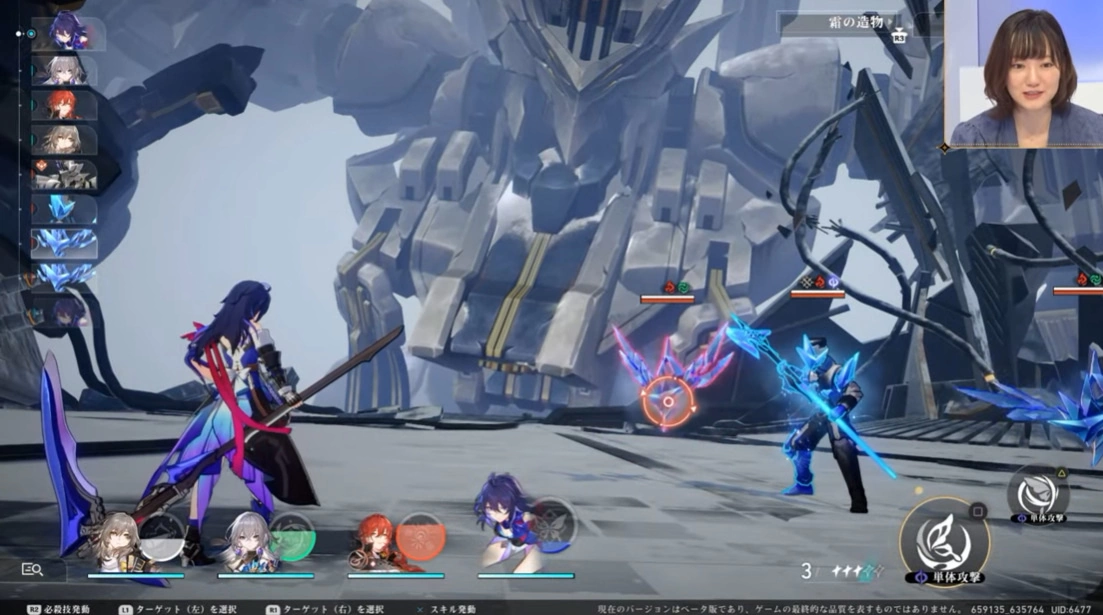This screenshot has width=1103, height=615.
Task: Click Himeko's portrait in the turn order list
Action: point(65,105)
